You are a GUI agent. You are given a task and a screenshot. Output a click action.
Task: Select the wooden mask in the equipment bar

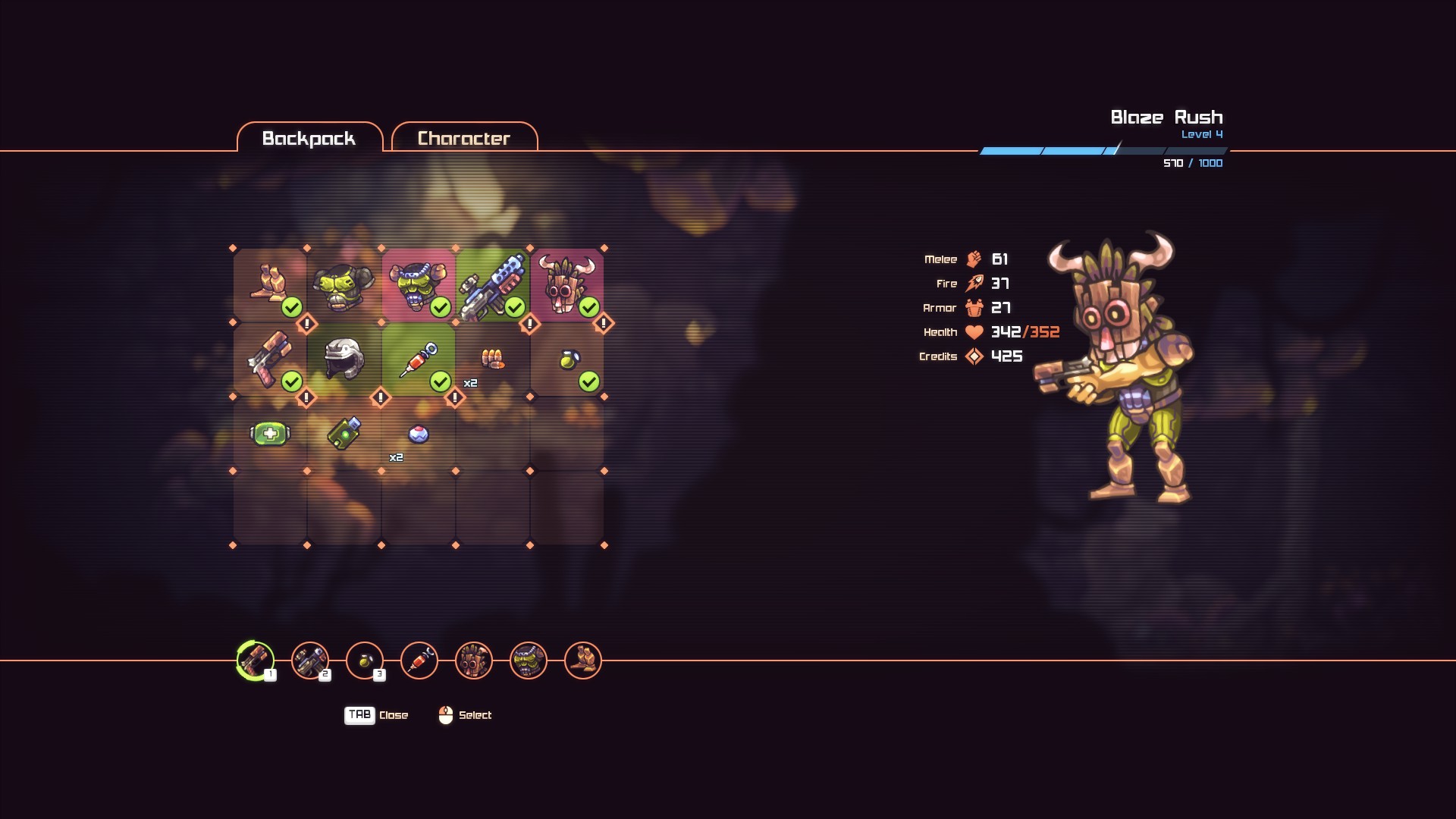474,661
